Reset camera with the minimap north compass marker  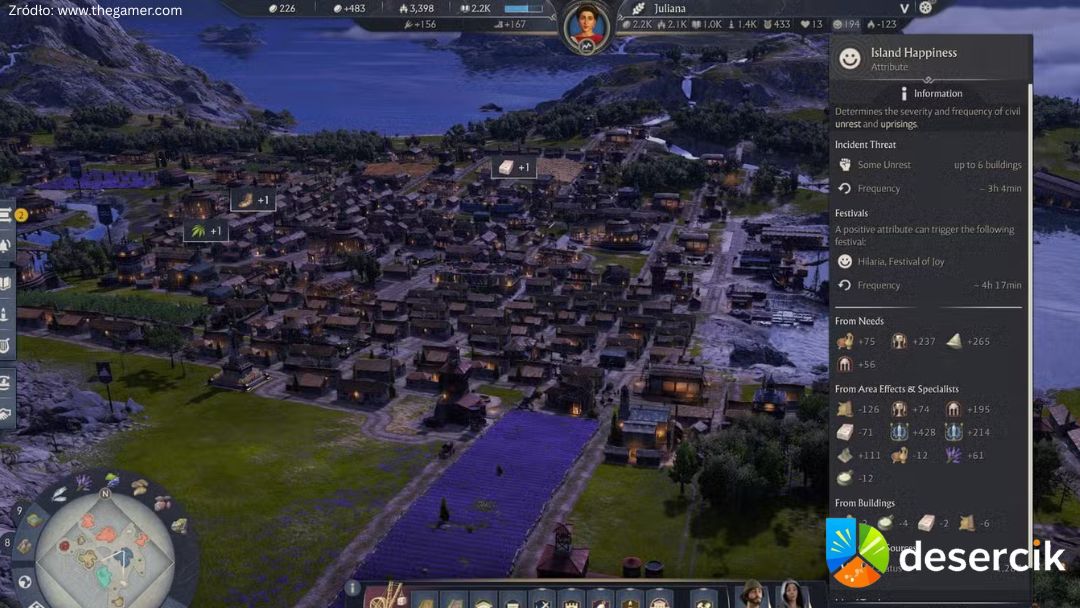tap(104, 493)
